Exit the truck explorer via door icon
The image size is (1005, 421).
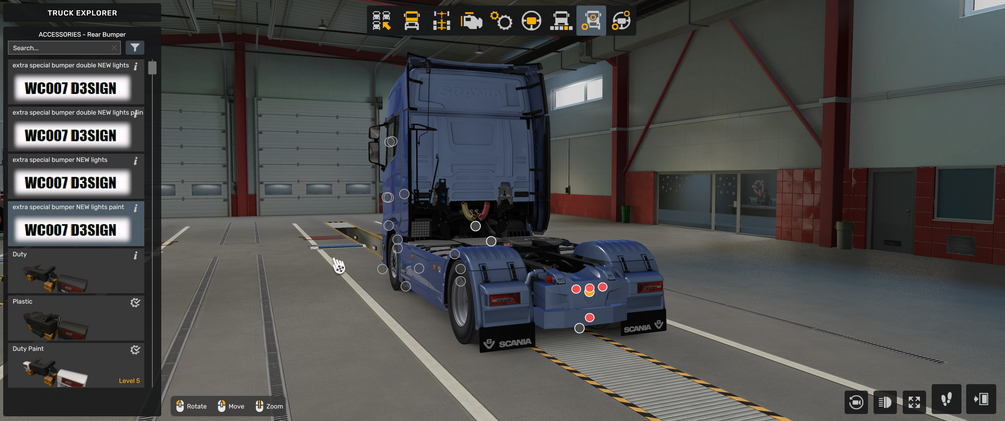(980, 399)
